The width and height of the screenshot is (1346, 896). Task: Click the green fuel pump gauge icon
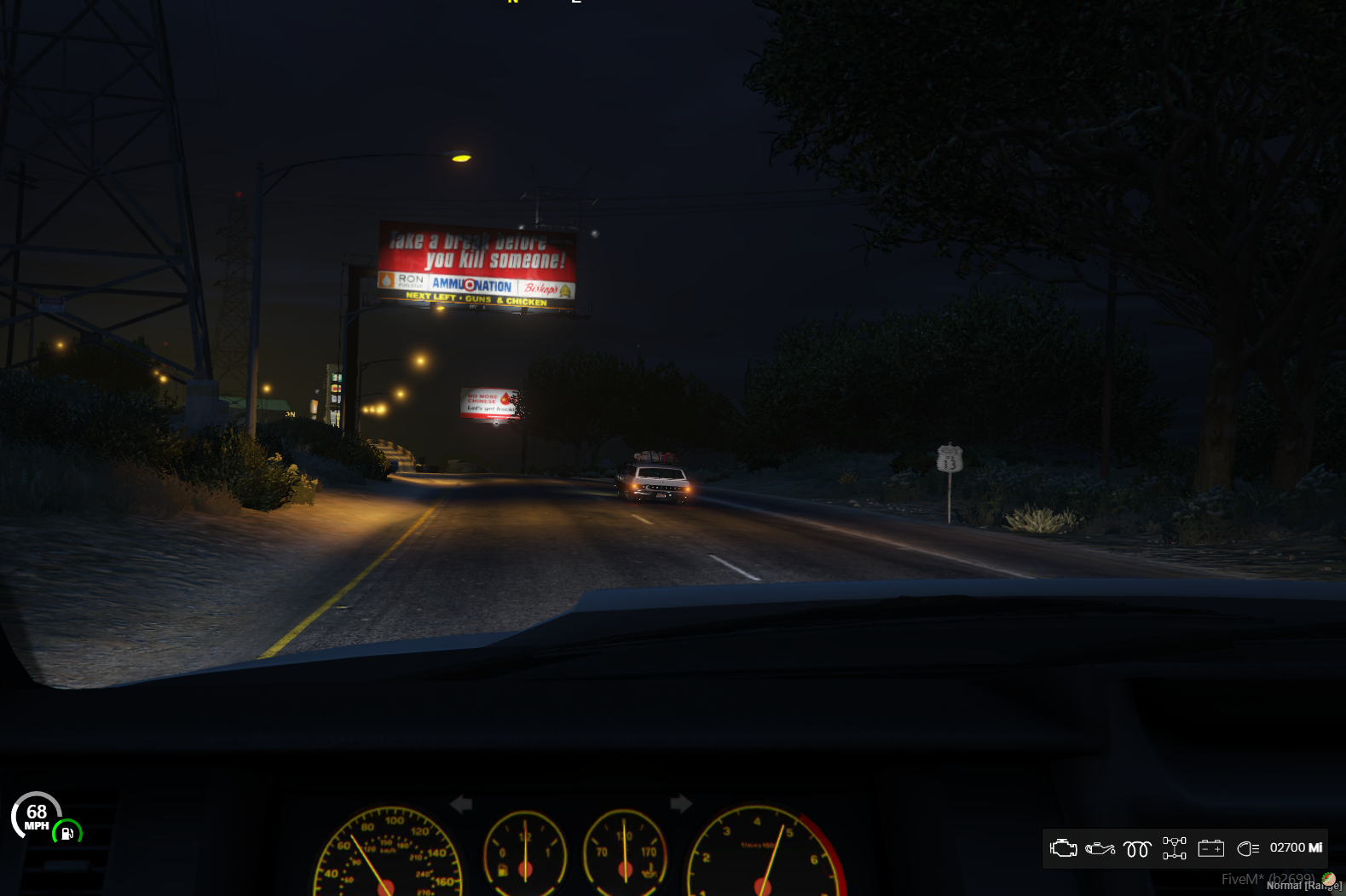pos(67,833)
